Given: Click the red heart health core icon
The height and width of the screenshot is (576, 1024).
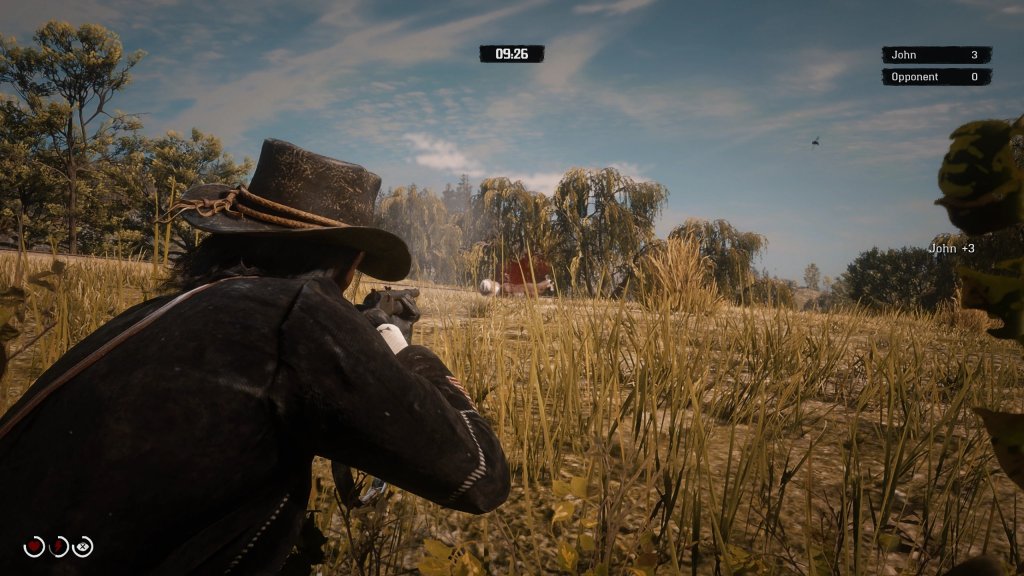Looking at the screenshot, I should pos(35,546).
